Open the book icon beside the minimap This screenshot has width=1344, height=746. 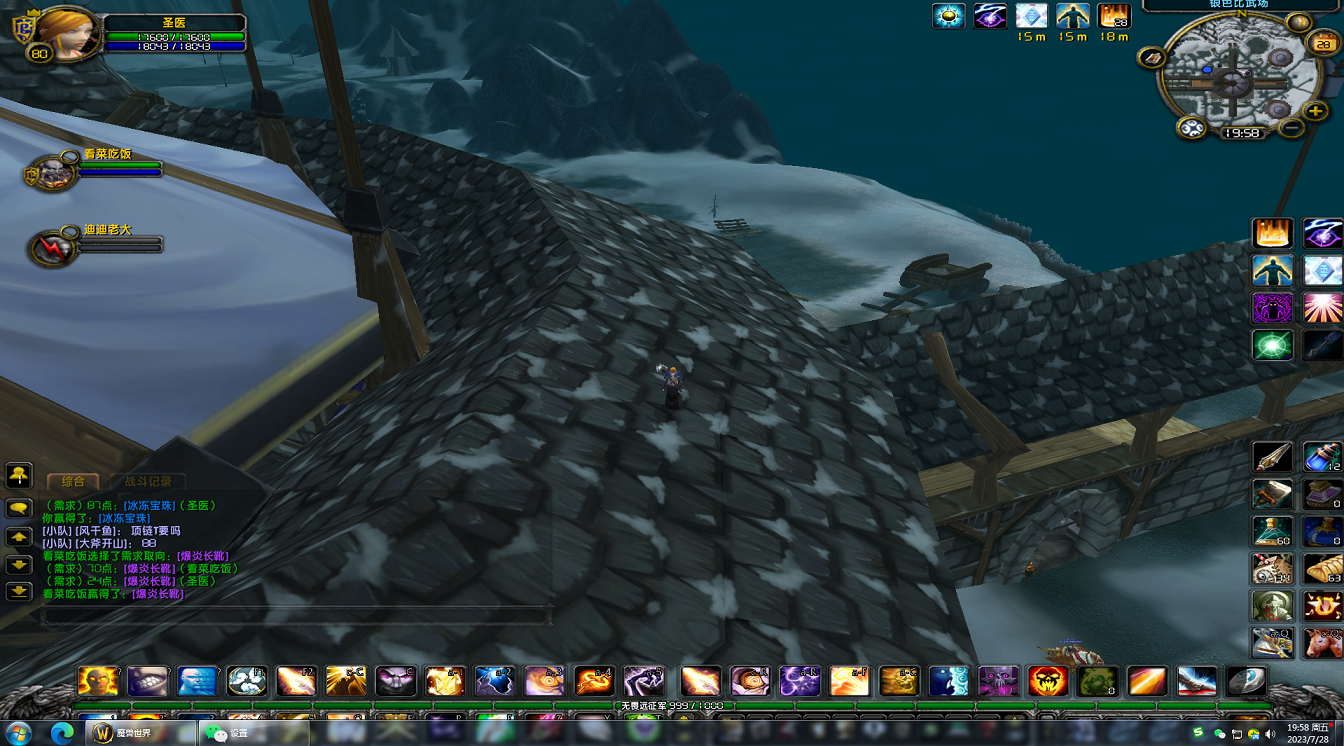(1151, 58)
